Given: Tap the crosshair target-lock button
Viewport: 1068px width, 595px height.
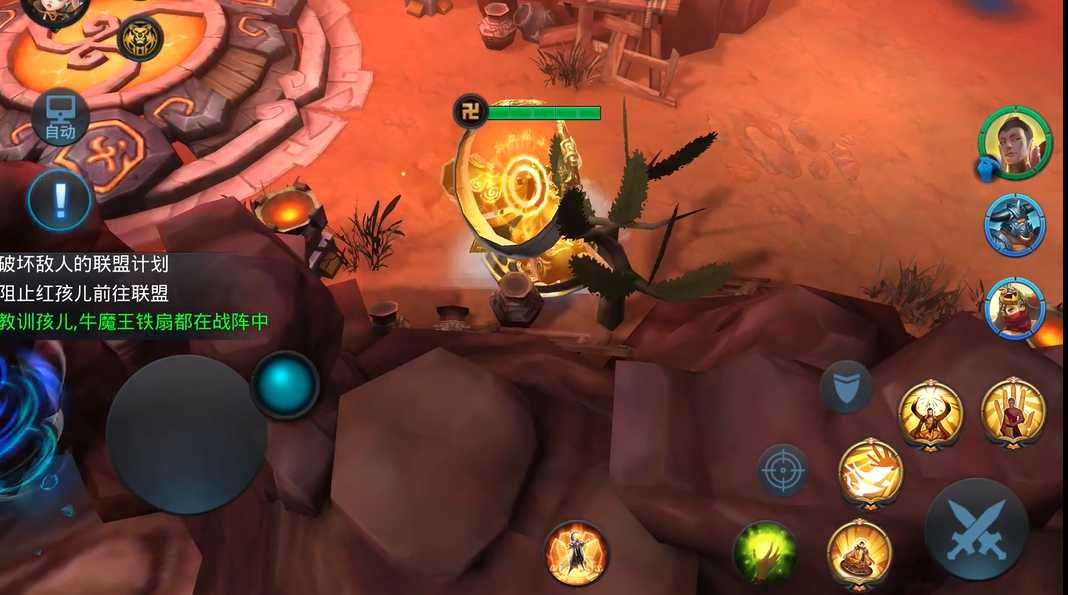Looking at the screenshot, I should [x=783, y=470].
